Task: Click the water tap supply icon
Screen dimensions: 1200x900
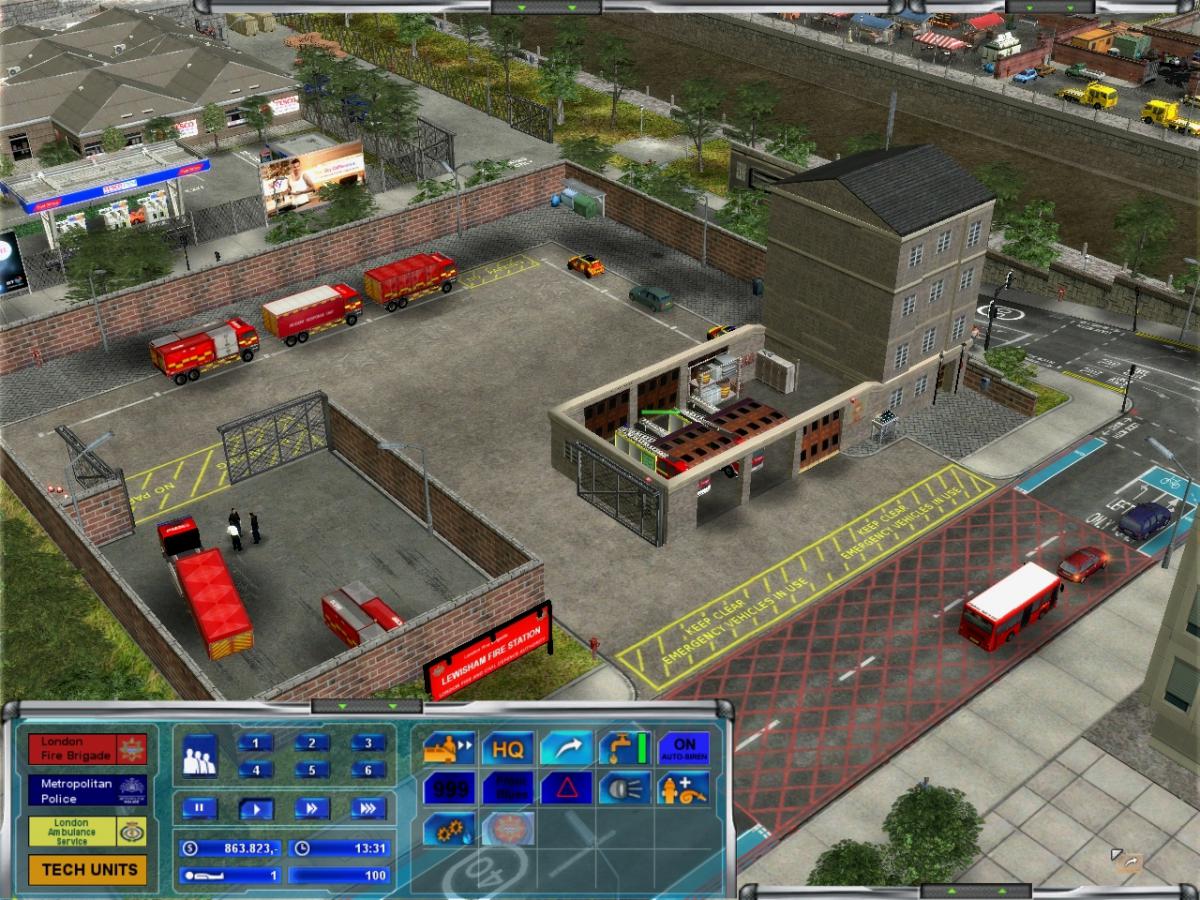Action: 625,748
